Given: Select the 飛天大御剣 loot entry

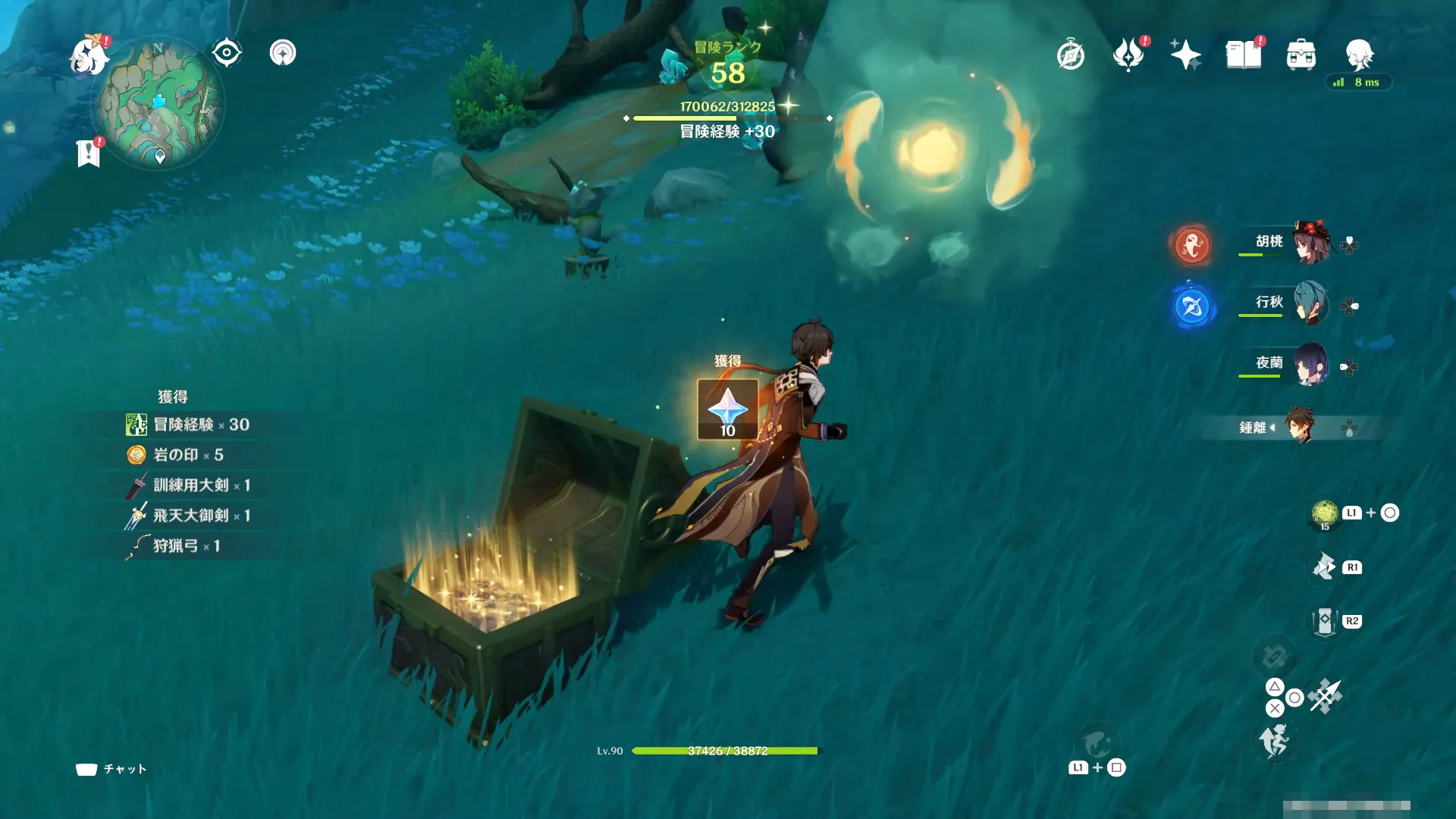Looking at the screenshot, I should pos(191,516).
